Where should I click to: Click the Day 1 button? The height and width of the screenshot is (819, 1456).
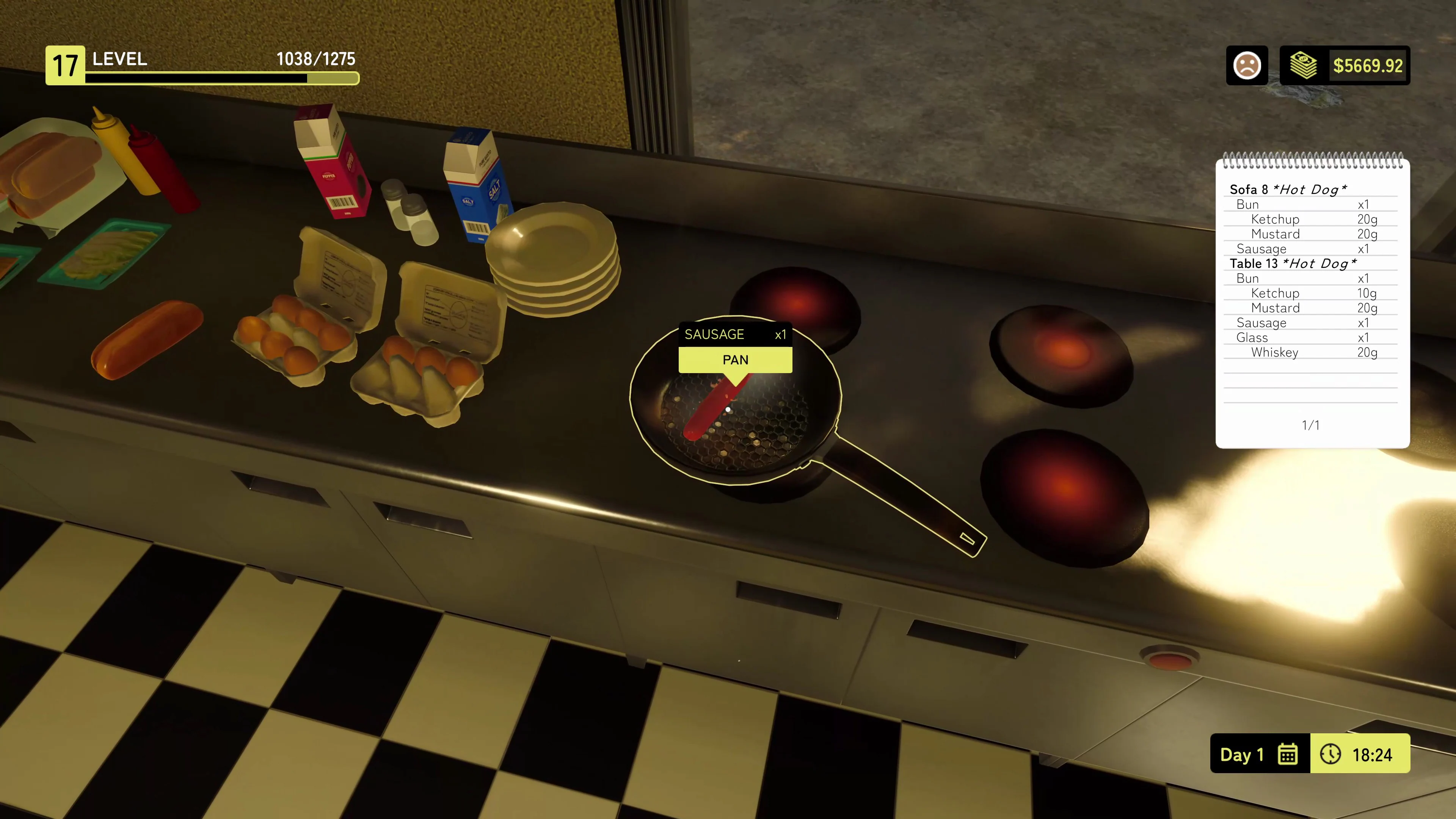tap(1242, 754)
